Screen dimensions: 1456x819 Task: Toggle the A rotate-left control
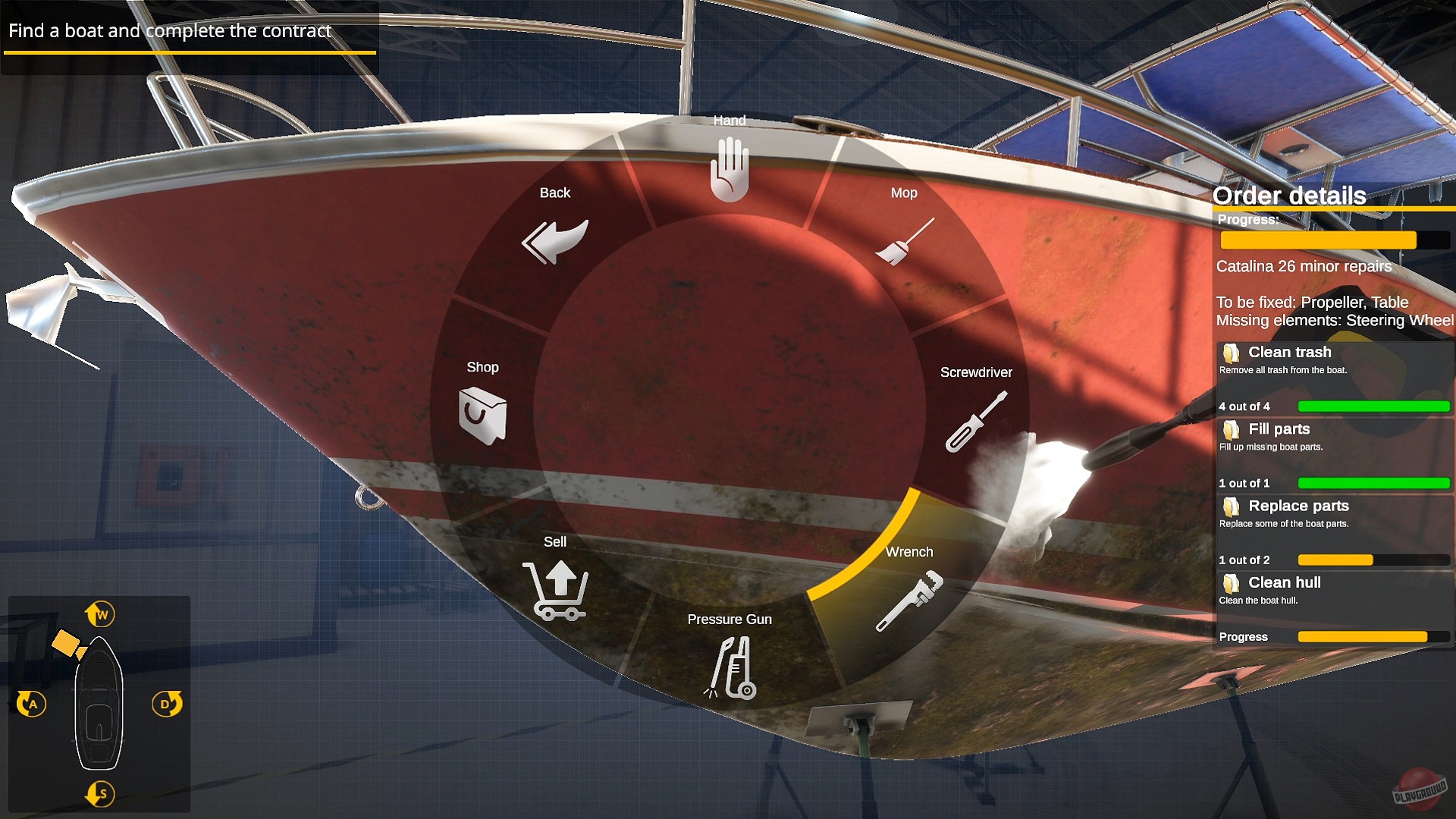32,703
